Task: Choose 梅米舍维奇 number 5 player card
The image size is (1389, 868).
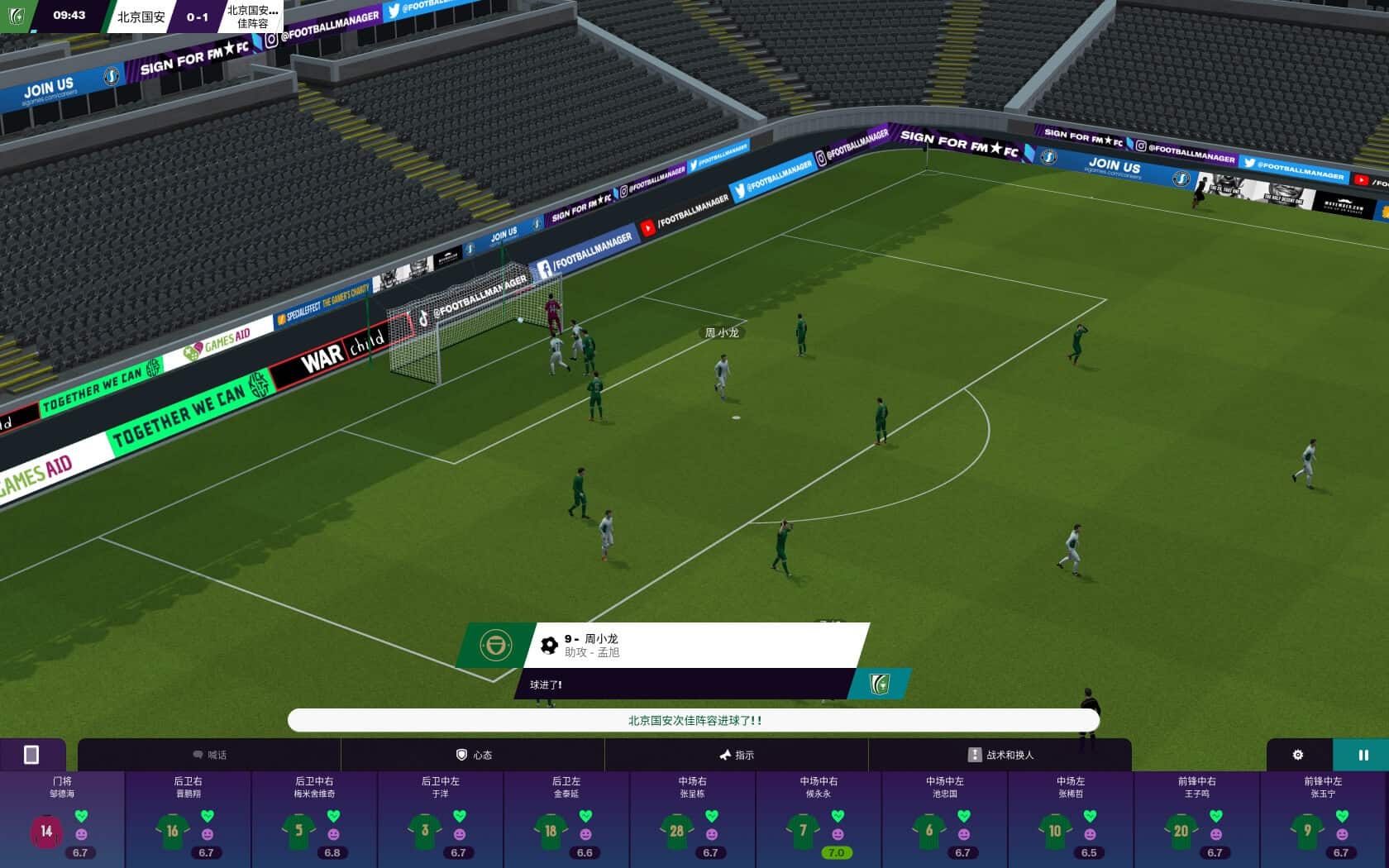Action: coord(315,819)
